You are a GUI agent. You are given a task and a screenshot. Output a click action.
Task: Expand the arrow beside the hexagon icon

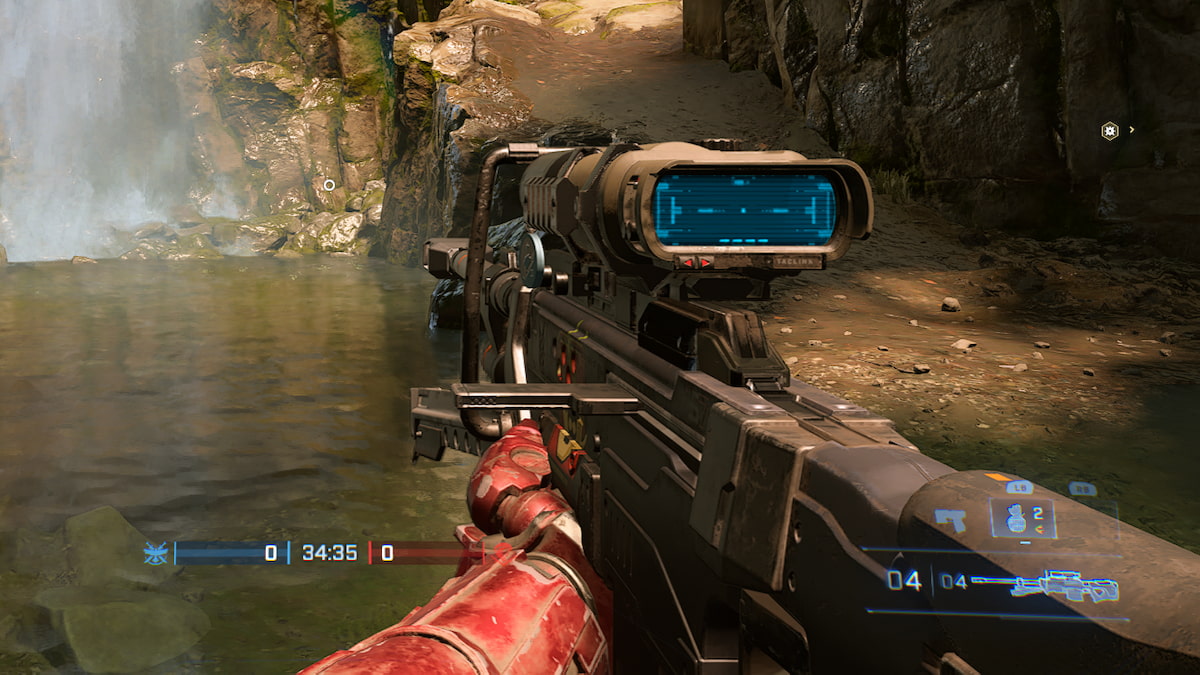(1132, 130)
